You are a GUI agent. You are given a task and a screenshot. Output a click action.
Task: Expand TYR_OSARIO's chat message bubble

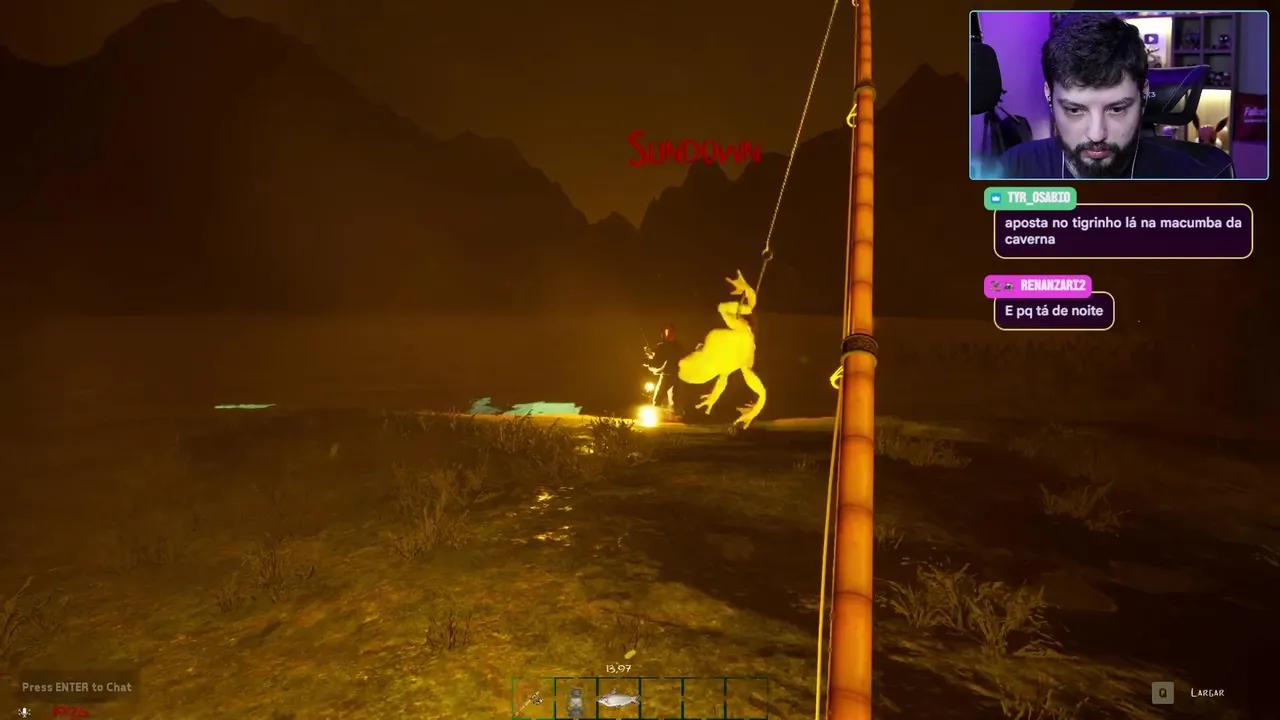pos(1122,230)
